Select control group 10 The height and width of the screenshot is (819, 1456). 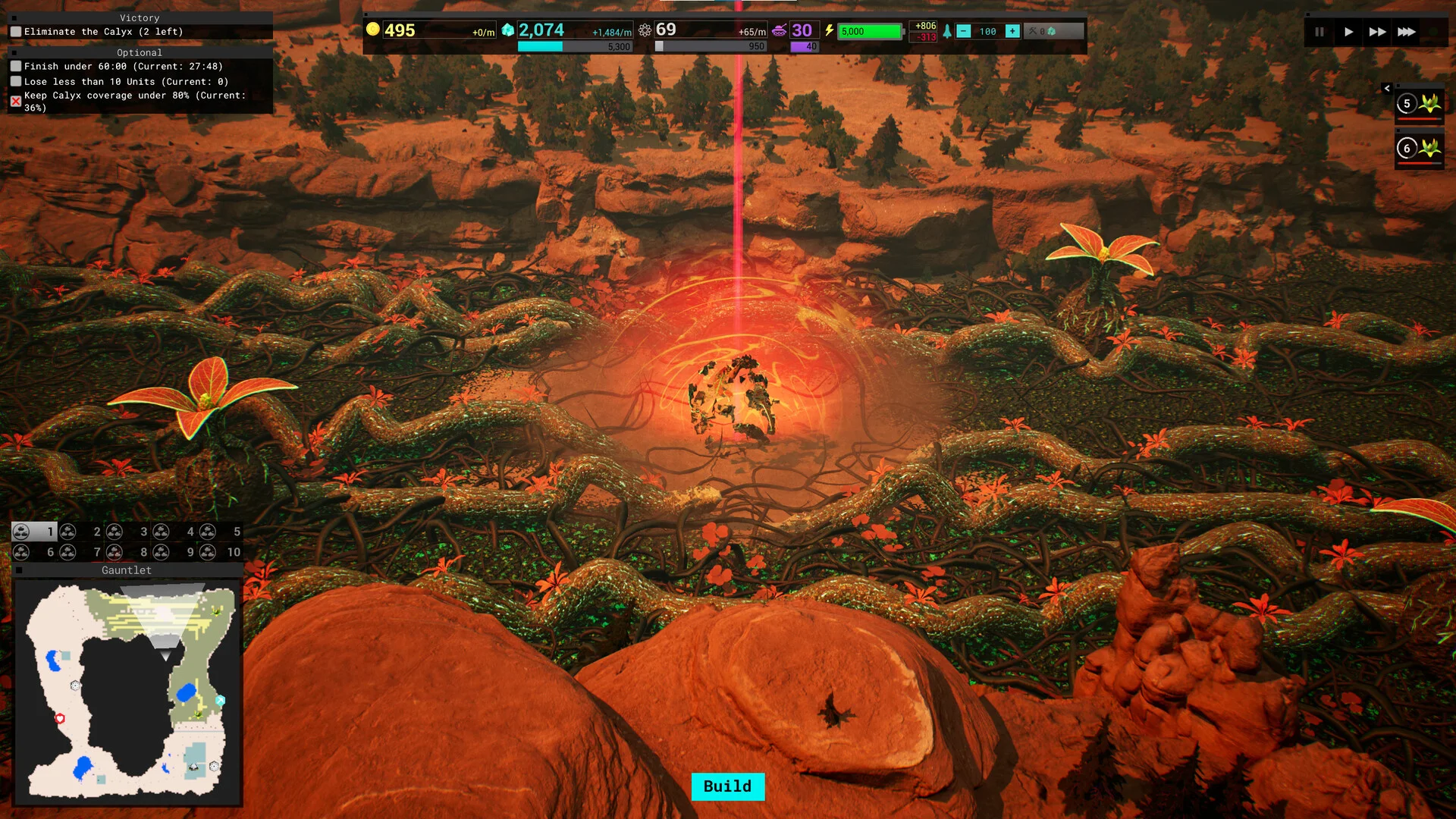(221, 552)
